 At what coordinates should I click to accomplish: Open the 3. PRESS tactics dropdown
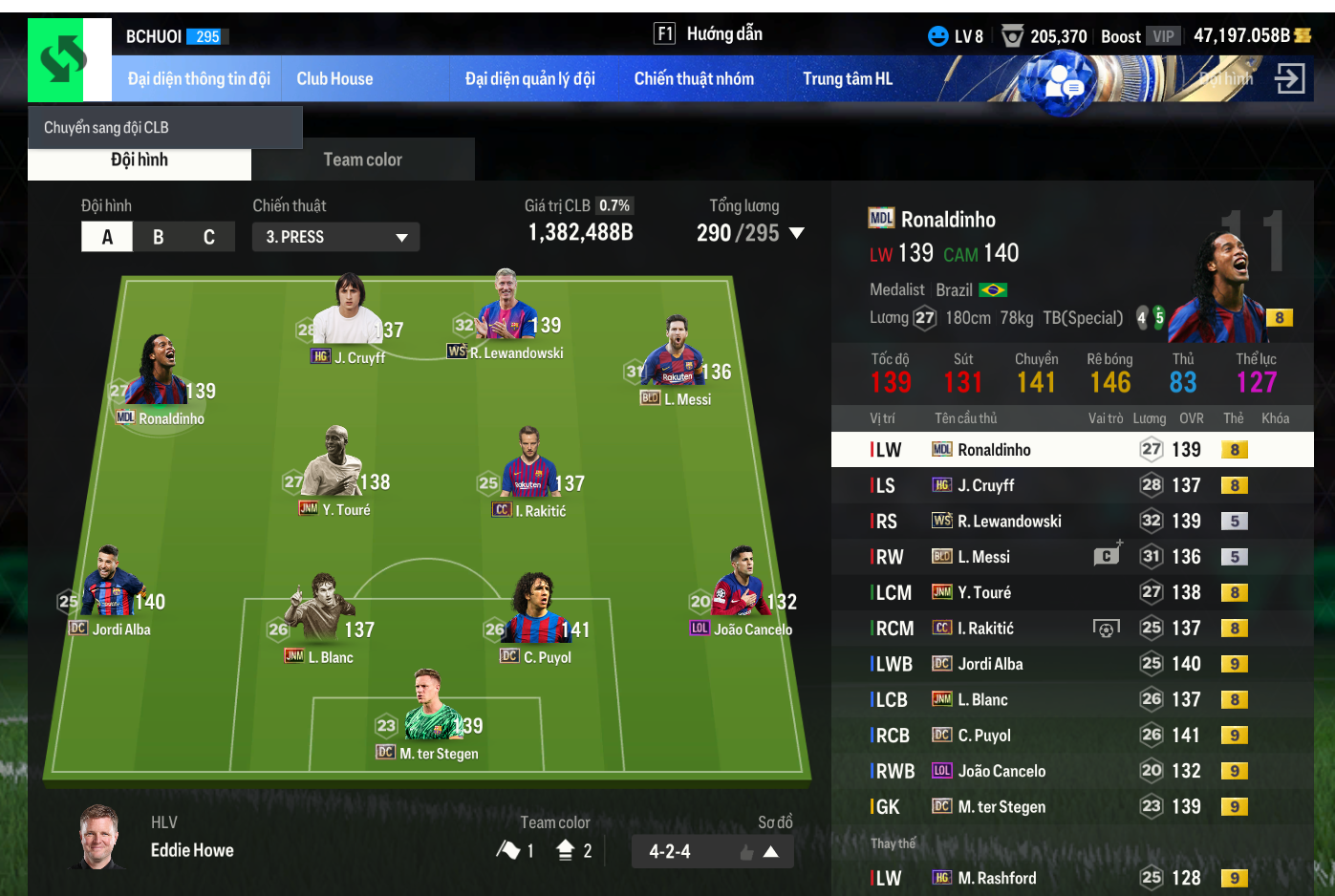click(335, 237)
